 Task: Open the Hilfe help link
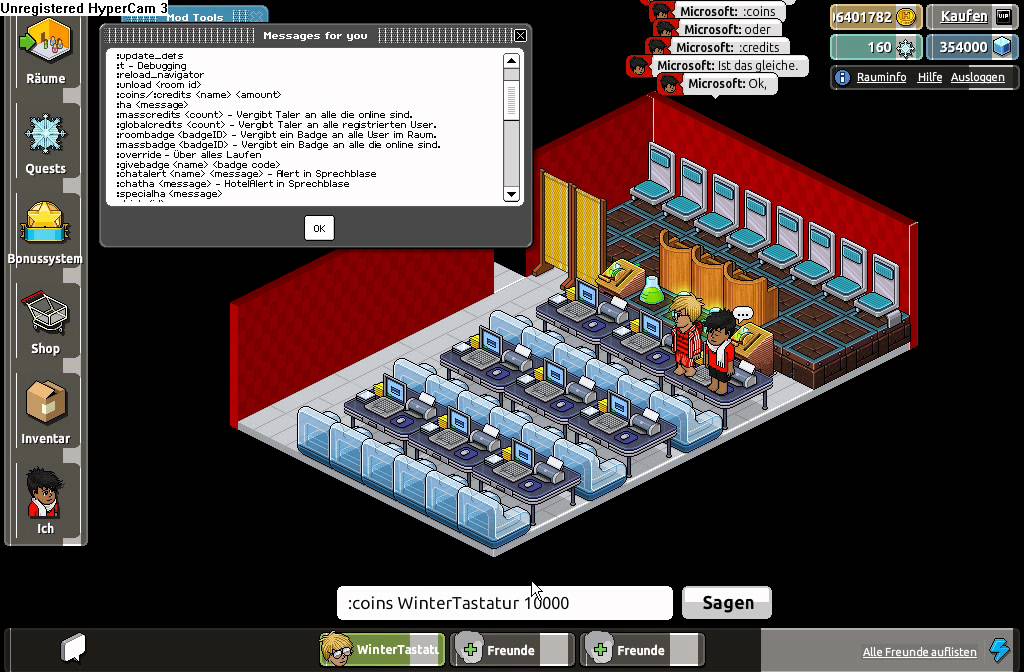tap(930, 77)
